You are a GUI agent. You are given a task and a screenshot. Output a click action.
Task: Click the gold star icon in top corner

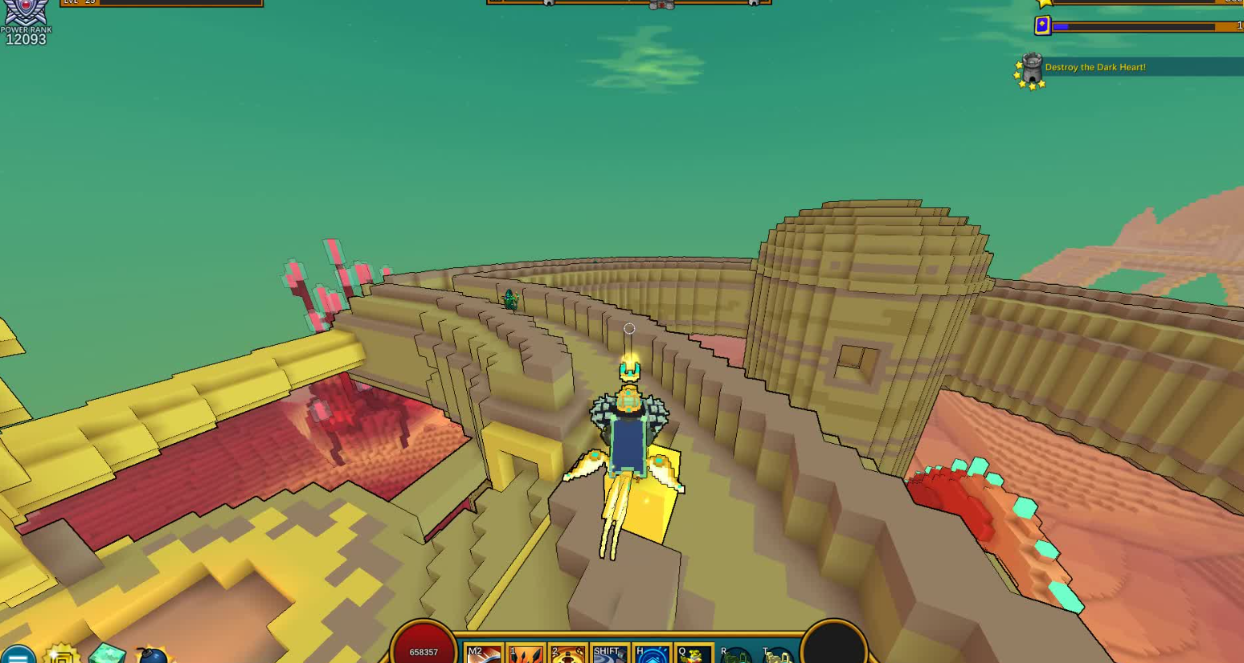point(1045,3)
